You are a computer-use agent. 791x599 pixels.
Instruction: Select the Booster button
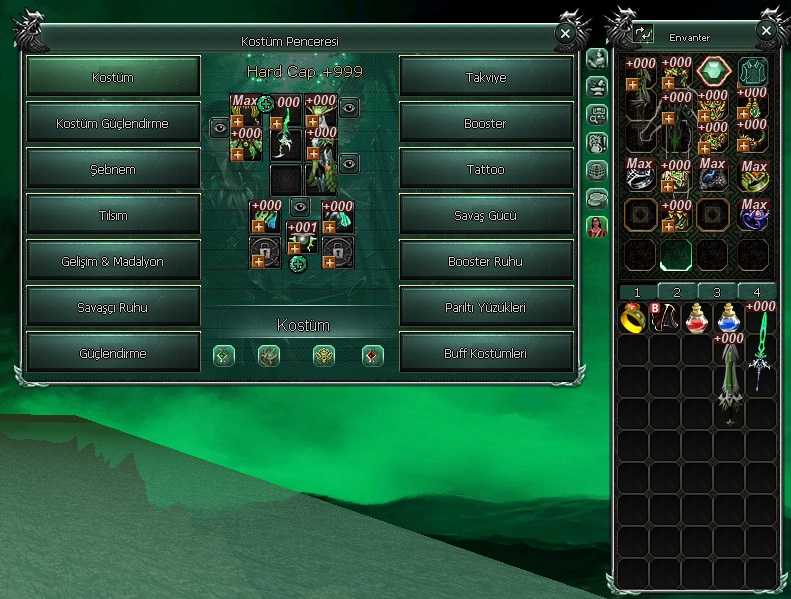pos(486,124)
